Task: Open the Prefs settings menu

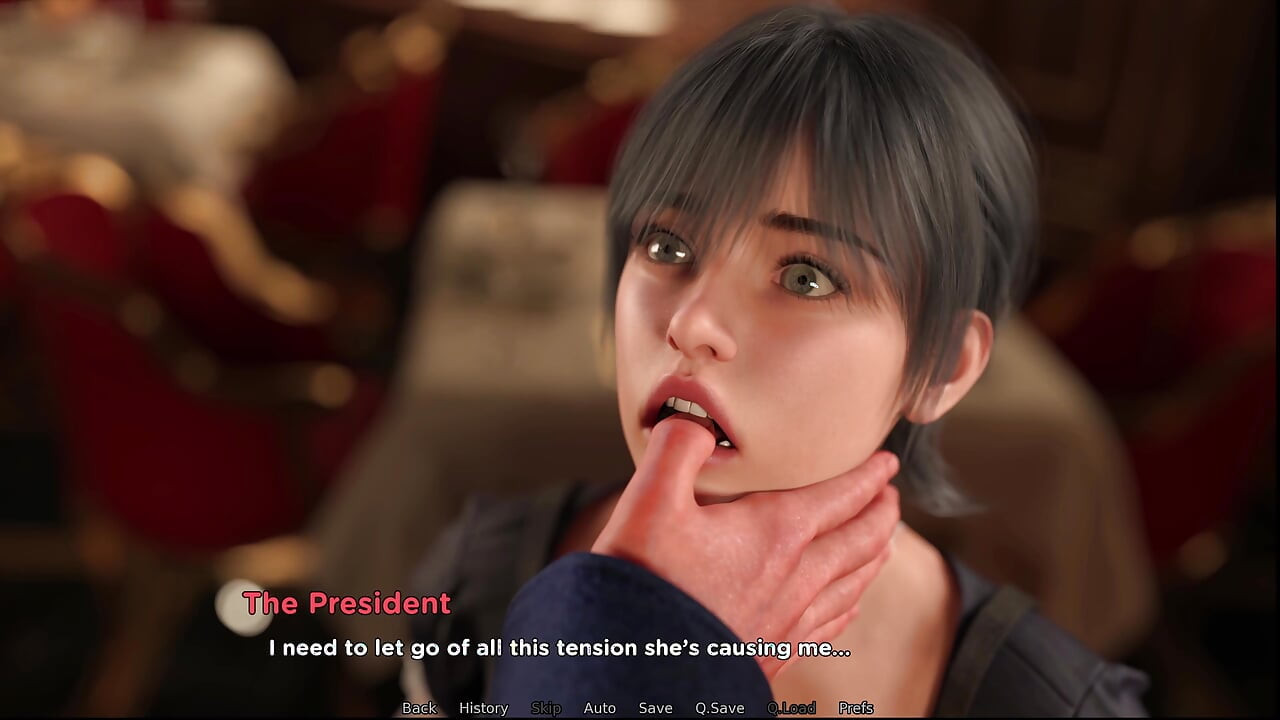Action: click(856, 708)
